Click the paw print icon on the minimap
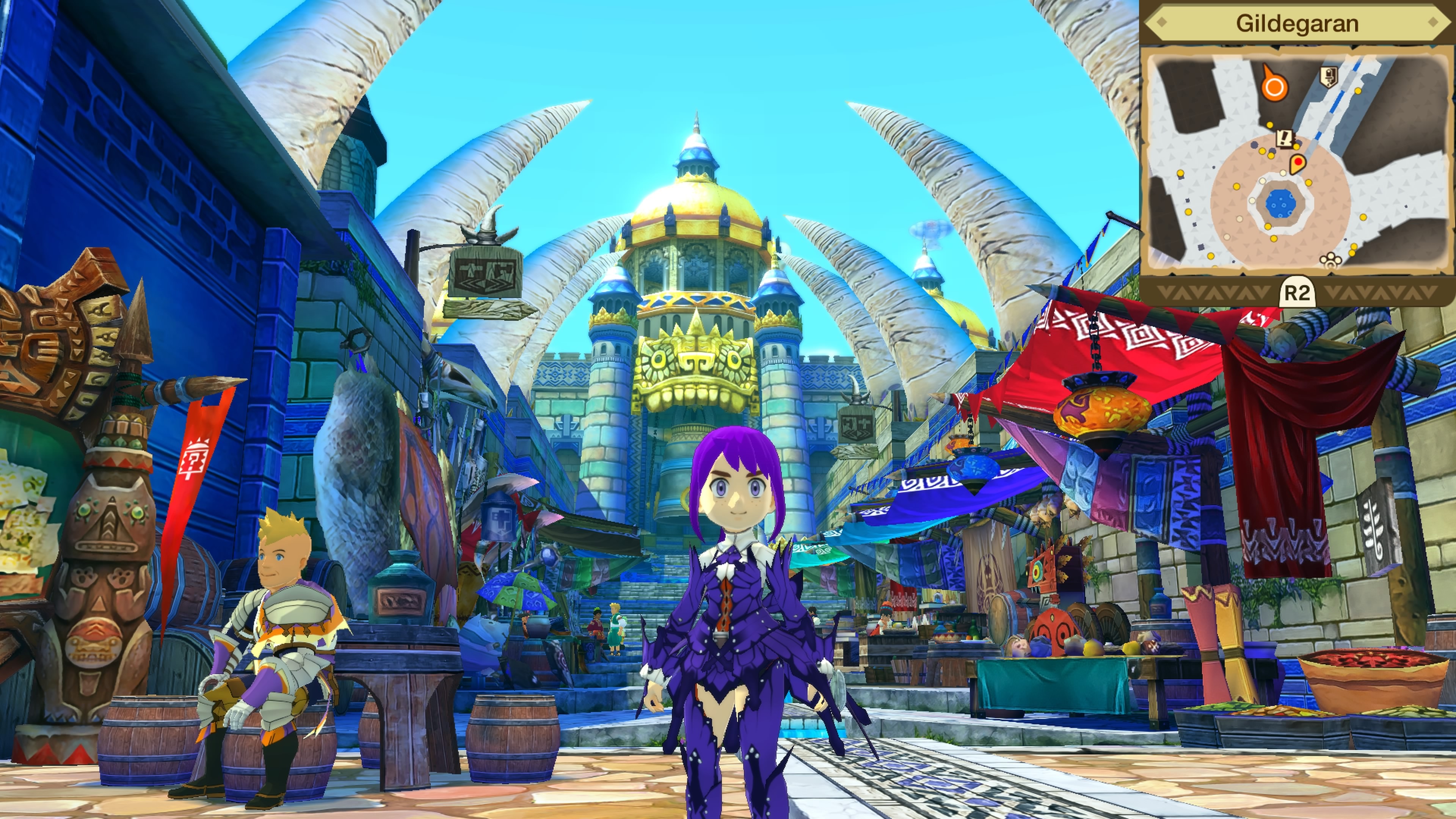The height and width of the screenshot is (819, 1456). pos(1330,260)
